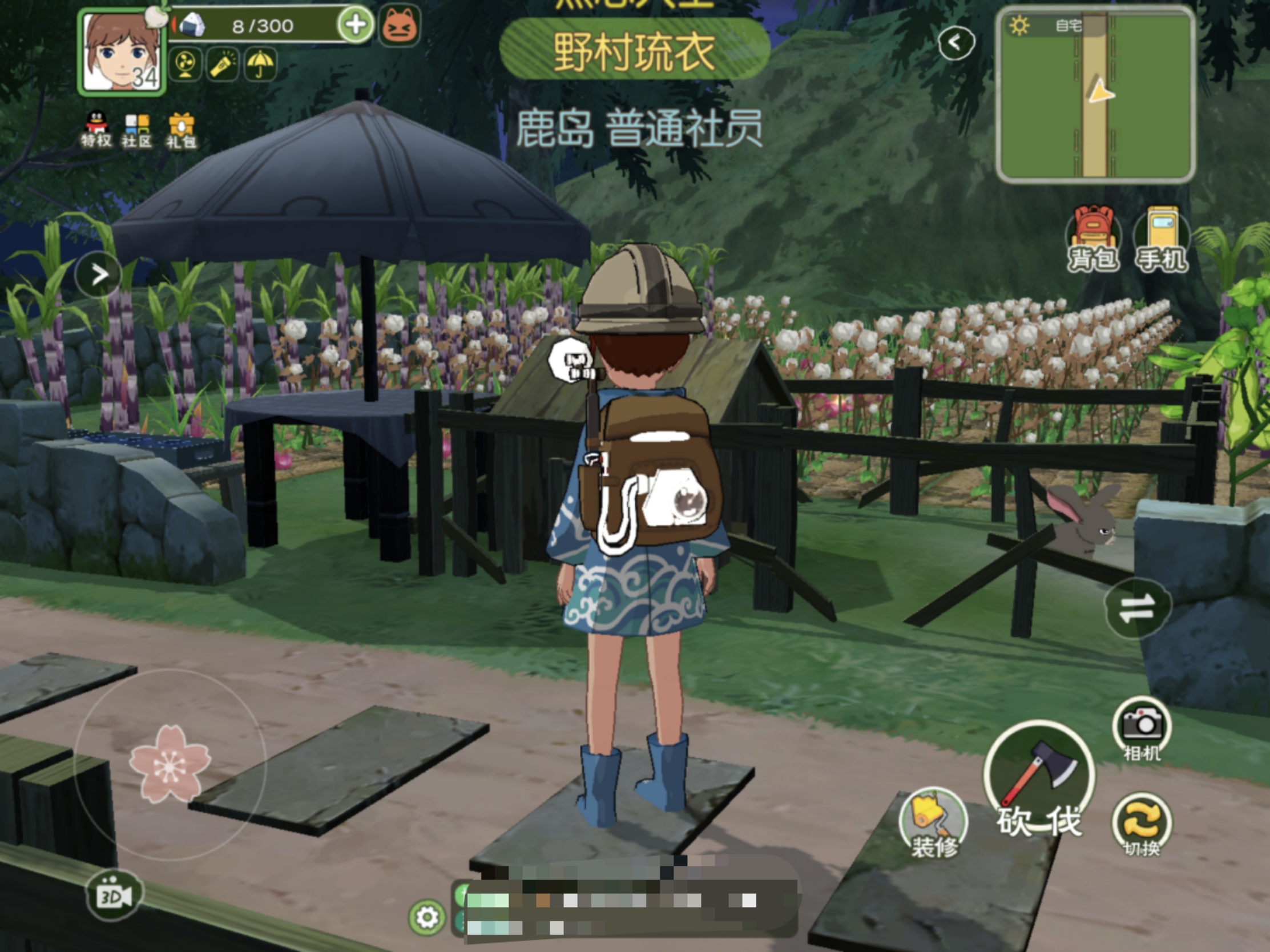The image size is (1270, 952).
Task: Open the 社区 community page
Action: (136, 130)
